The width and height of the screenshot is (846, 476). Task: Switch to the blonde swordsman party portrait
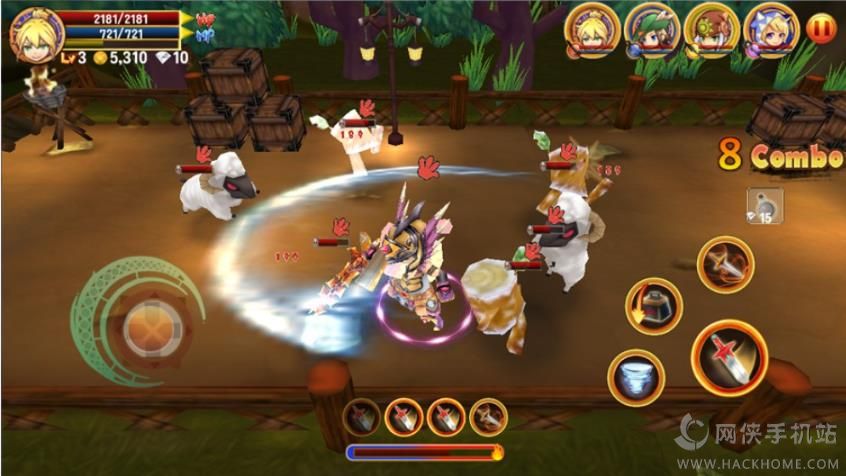tap(592, 31)
